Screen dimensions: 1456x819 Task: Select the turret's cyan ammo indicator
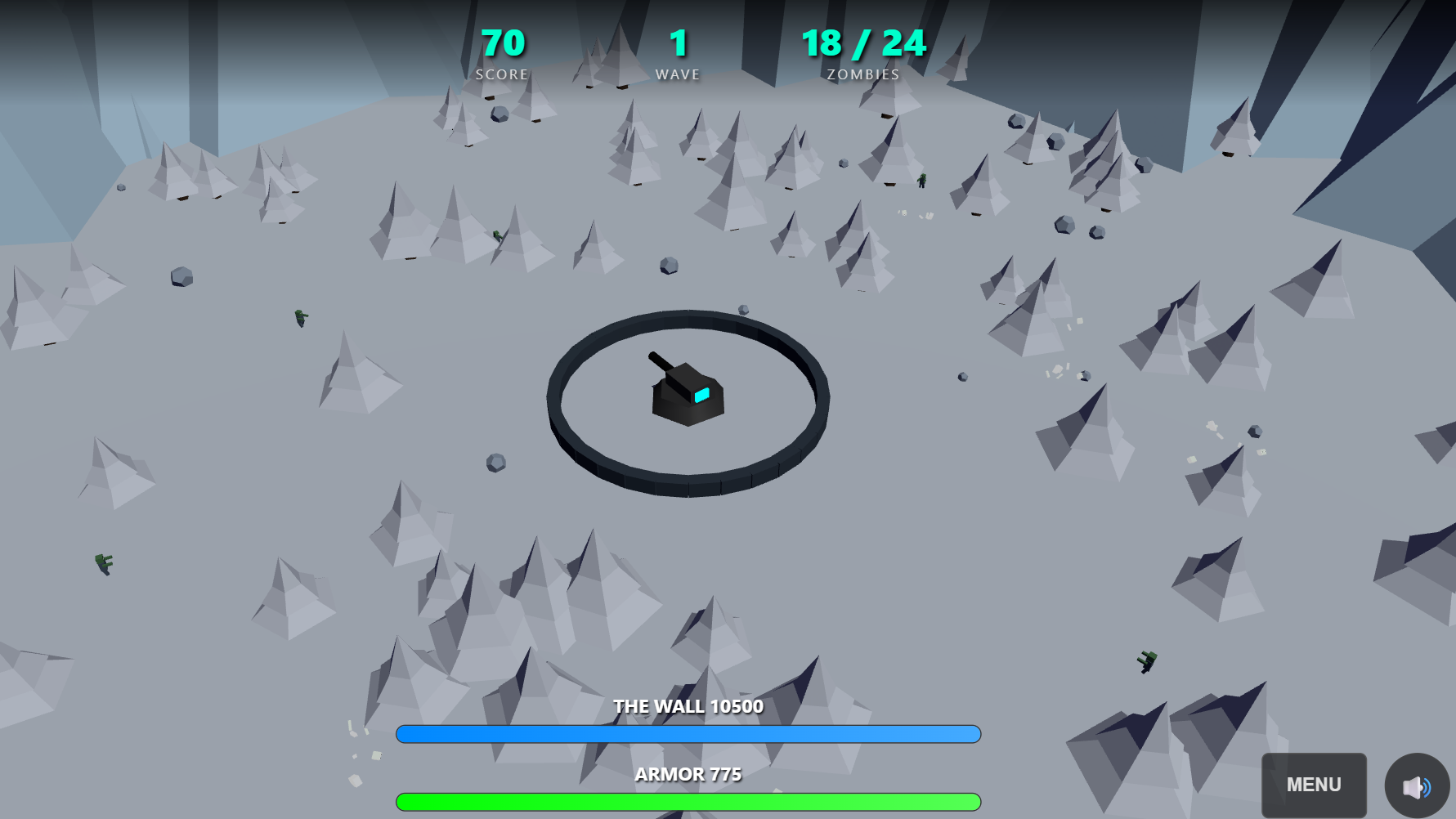(701, 396)
